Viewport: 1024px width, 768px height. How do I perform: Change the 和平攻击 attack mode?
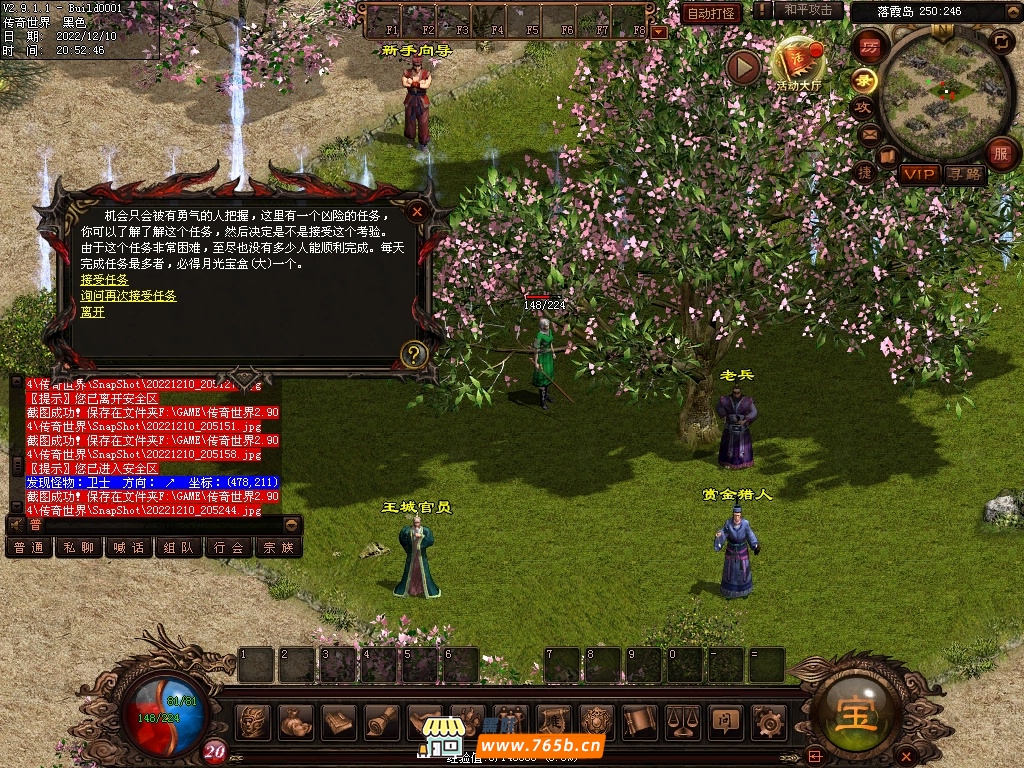pyautogui.click(x=808, y=11)
